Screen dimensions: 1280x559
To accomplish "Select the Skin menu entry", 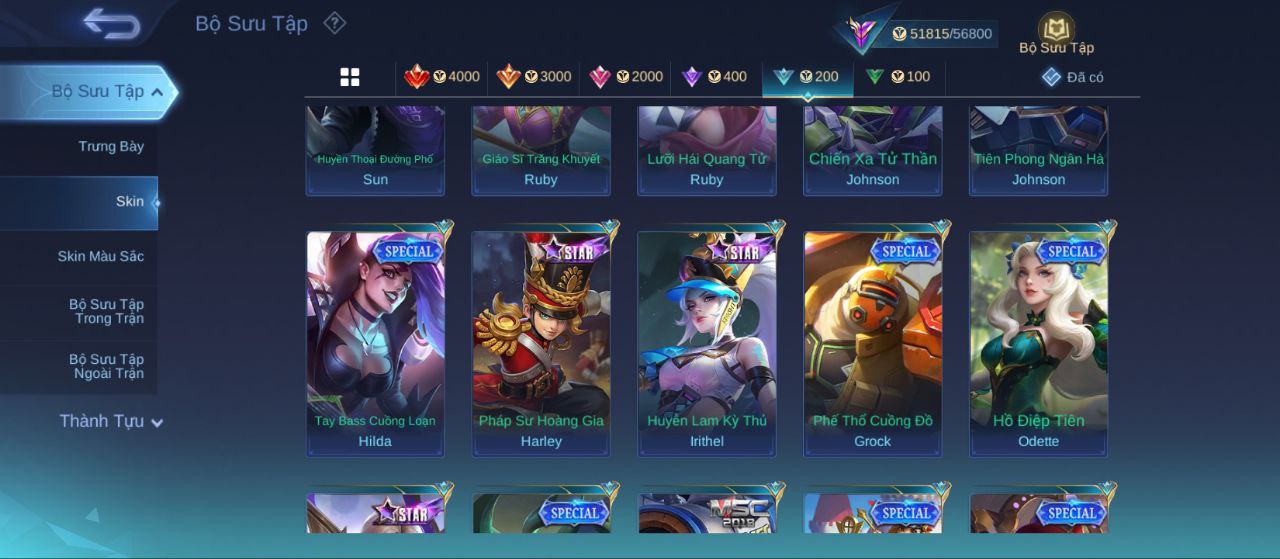I will 129,202.
